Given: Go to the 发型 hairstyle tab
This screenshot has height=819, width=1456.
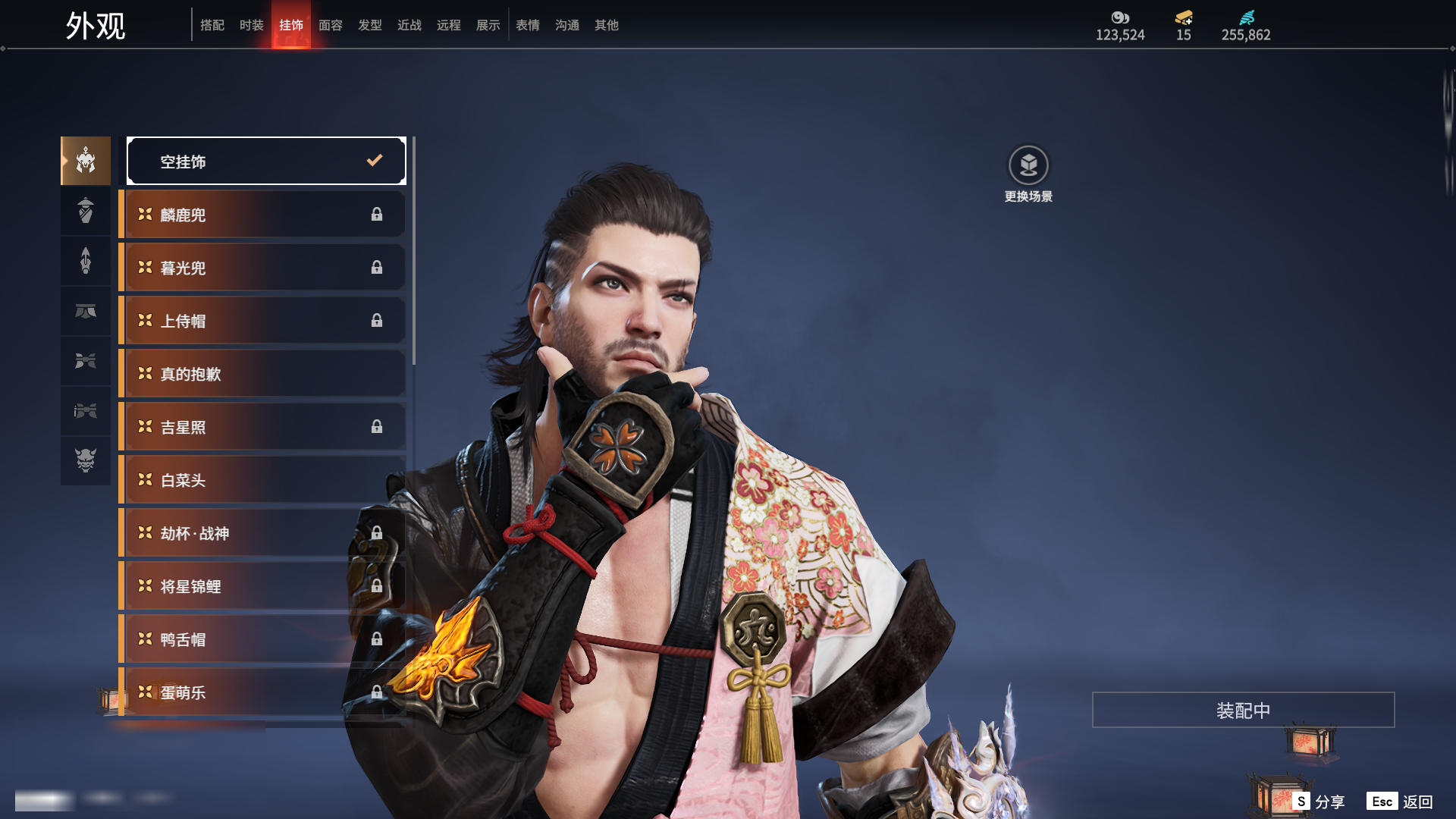Looking at the screenshot, I should tap(370, 25).
